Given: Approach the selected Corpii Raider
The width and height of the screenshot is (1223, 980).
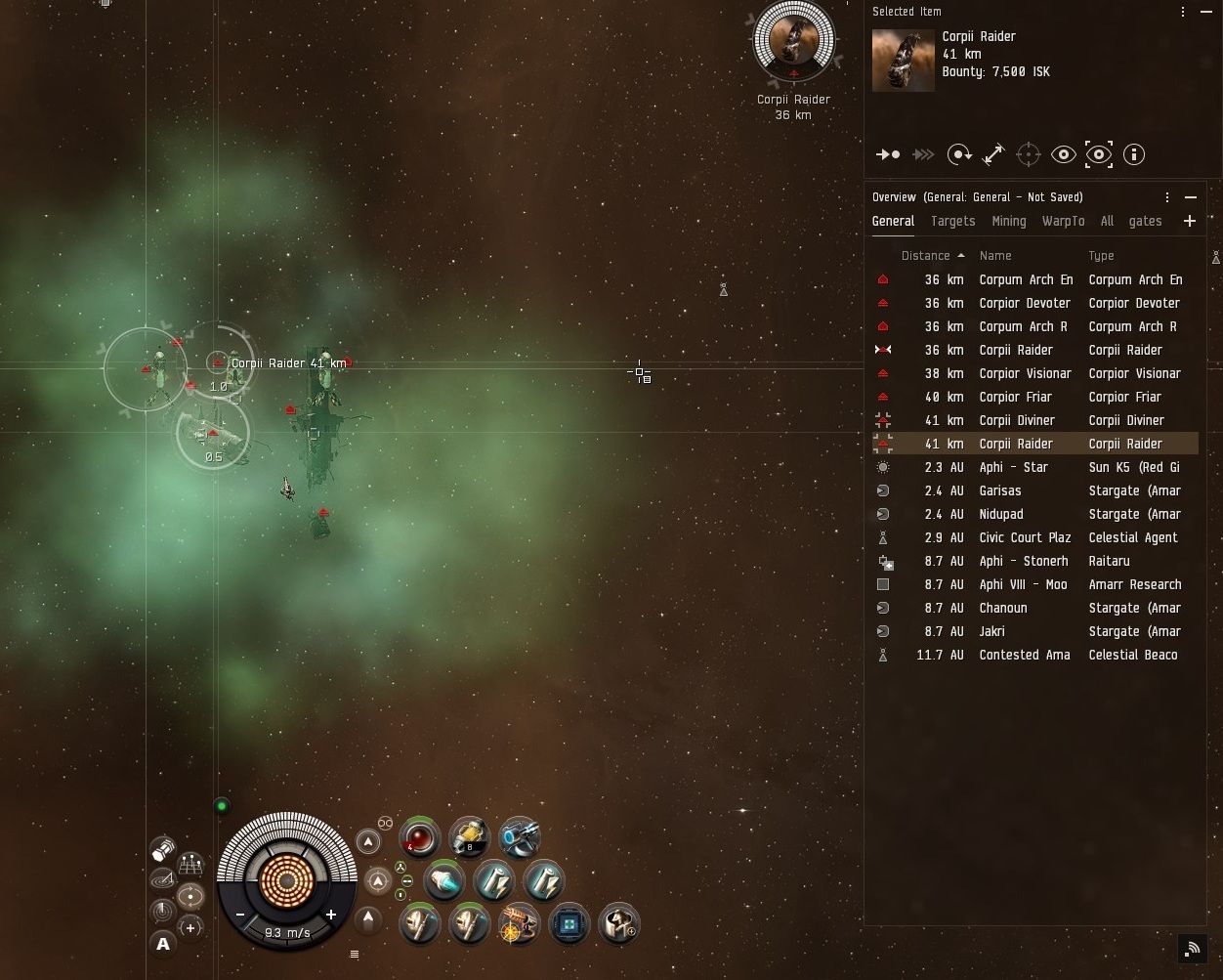Looking at the screenshot, I should click(888, 154).
